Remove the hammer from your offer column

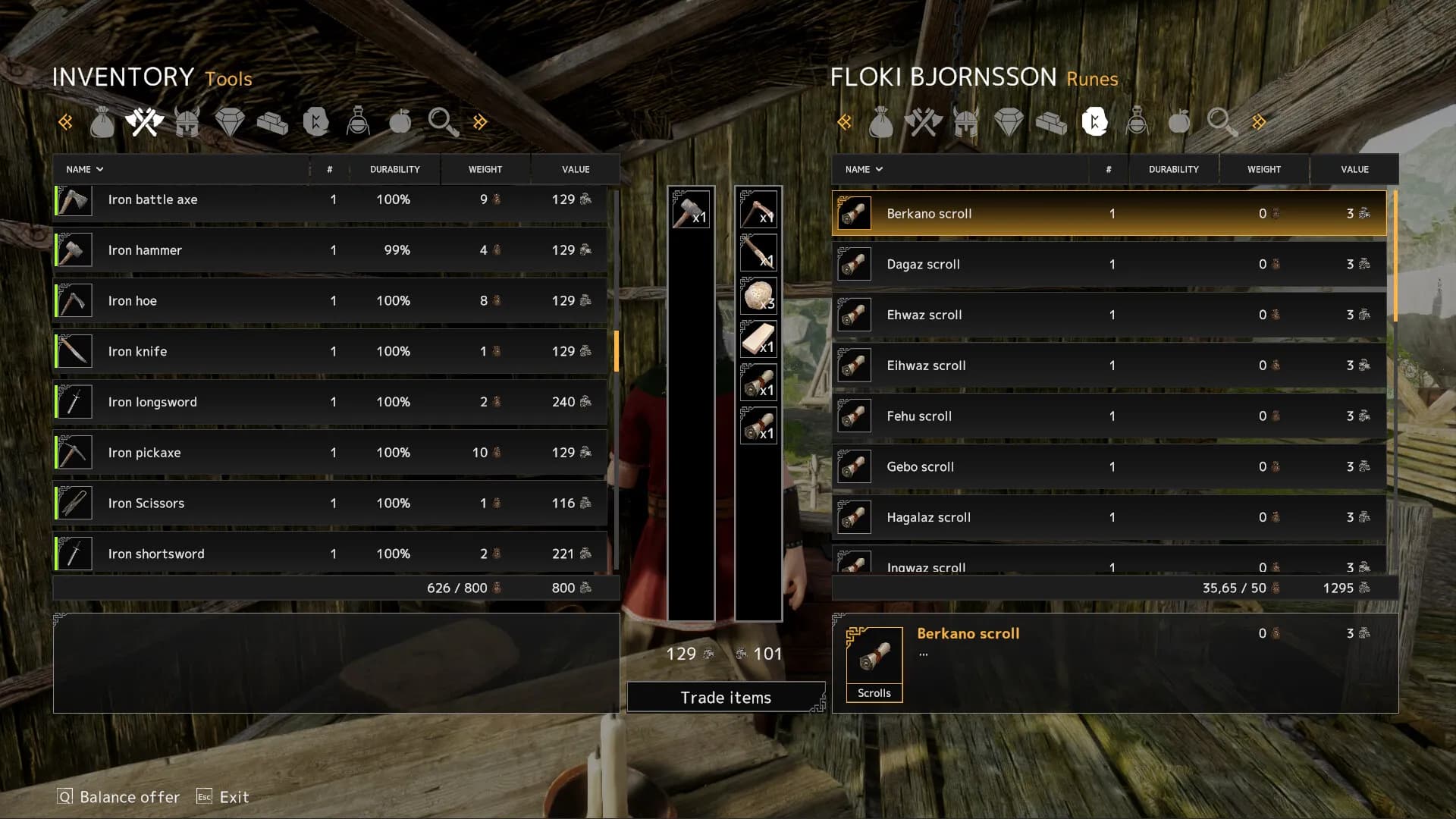pyautogui.click(x=690, y=210)
